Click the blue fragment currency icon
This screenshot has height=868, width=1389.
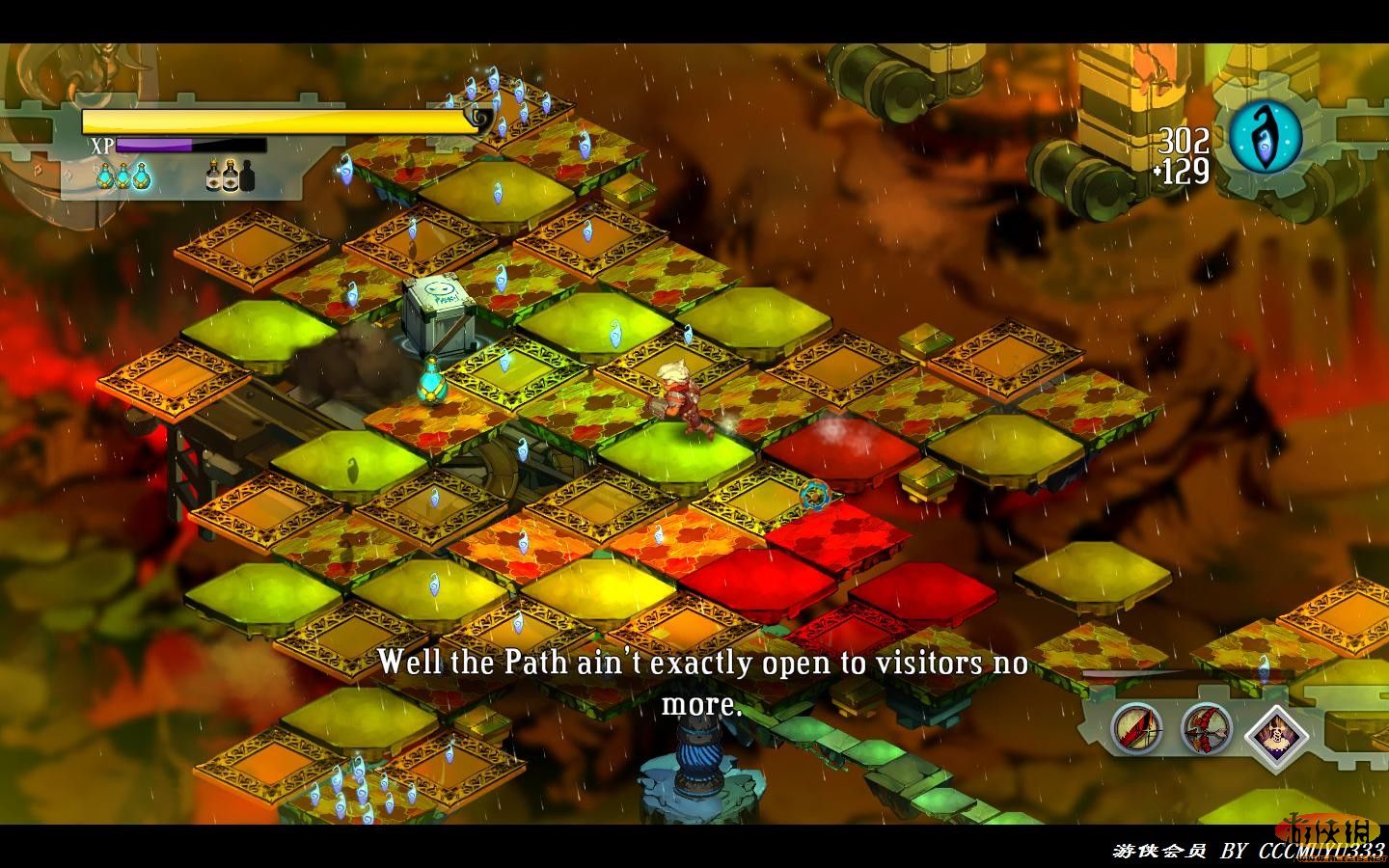[1265, 138]
